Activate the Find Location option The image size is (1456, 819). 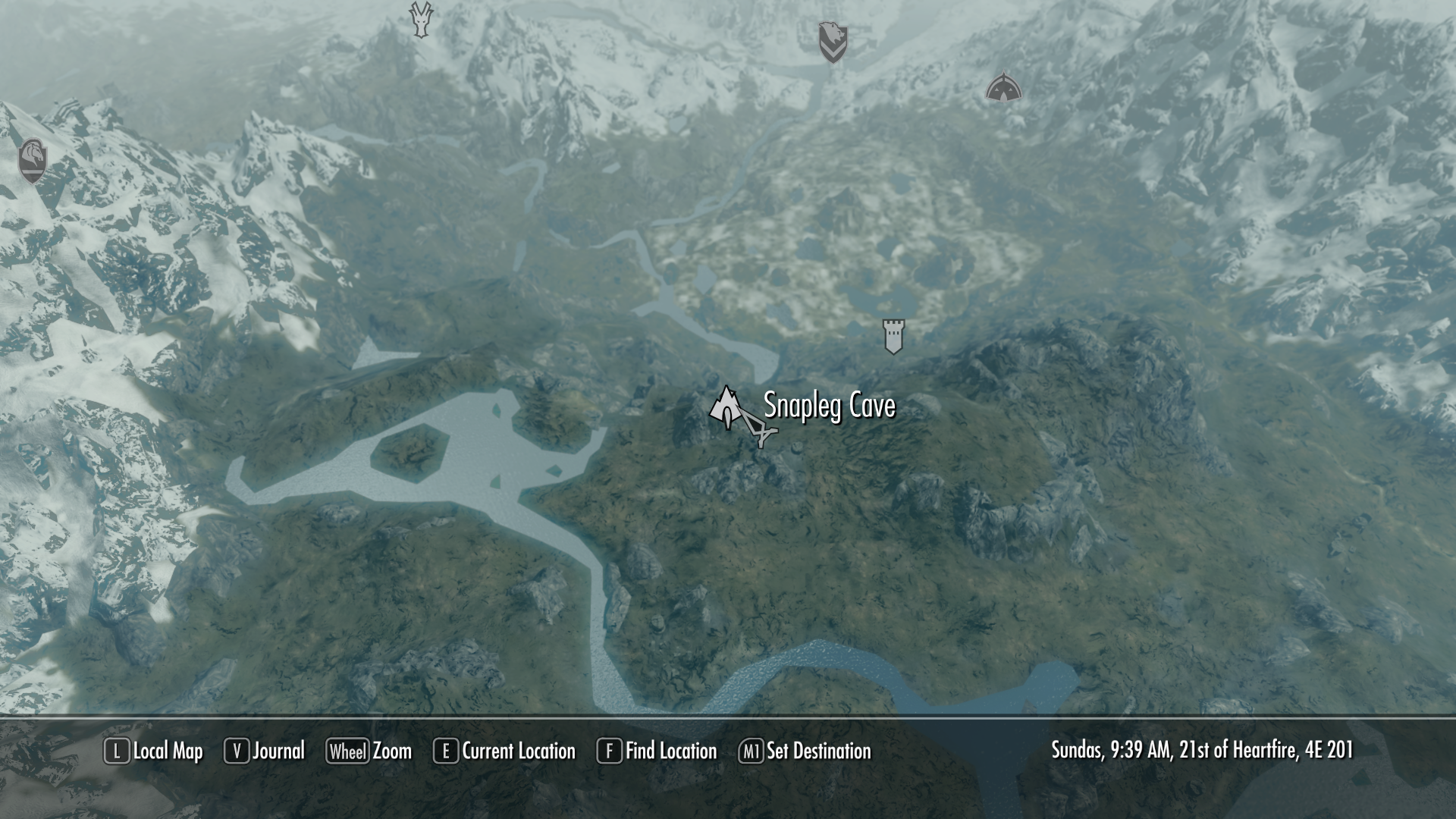click(657, 751)
